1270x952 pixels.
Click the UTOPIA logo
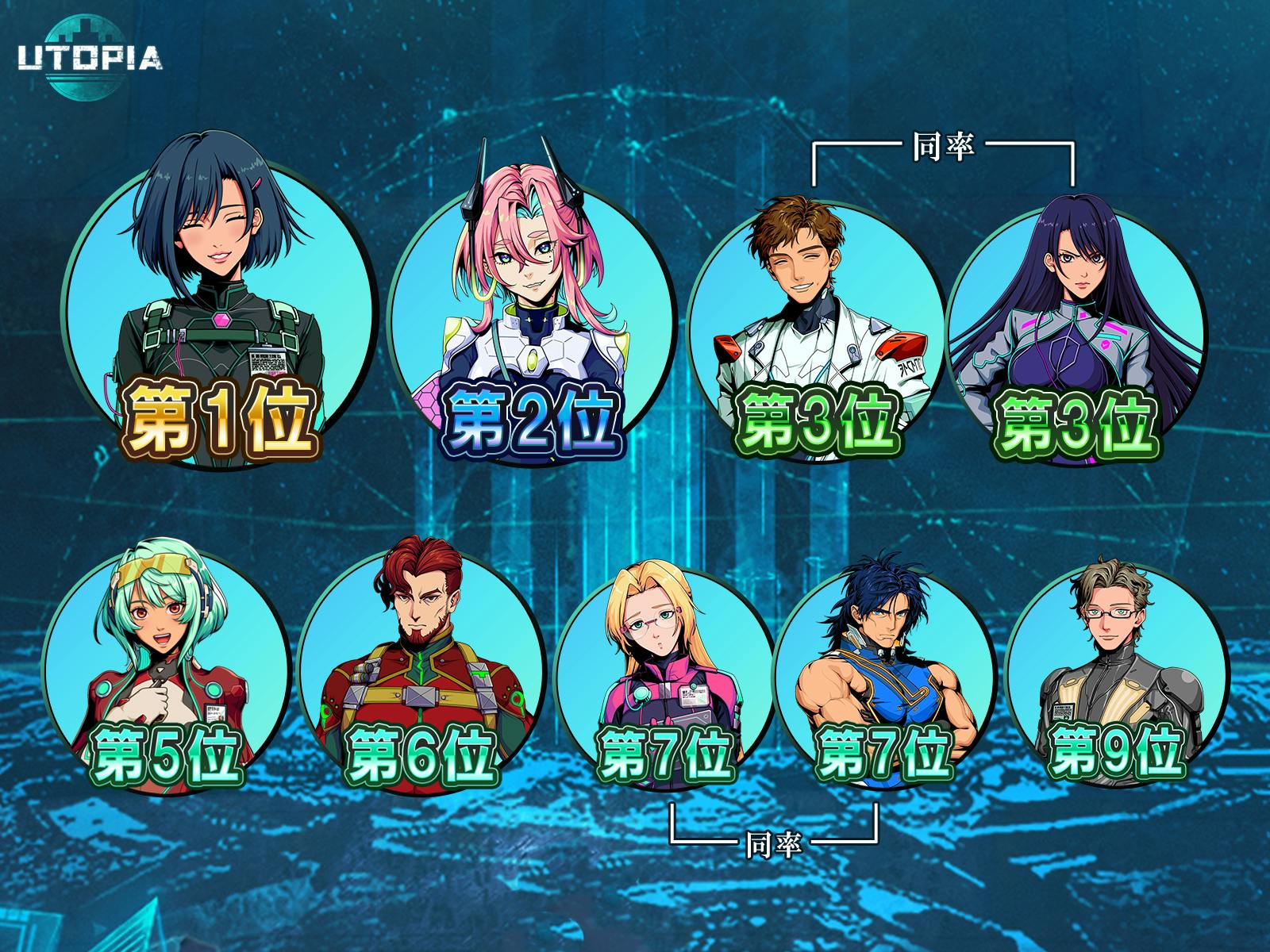90,57
